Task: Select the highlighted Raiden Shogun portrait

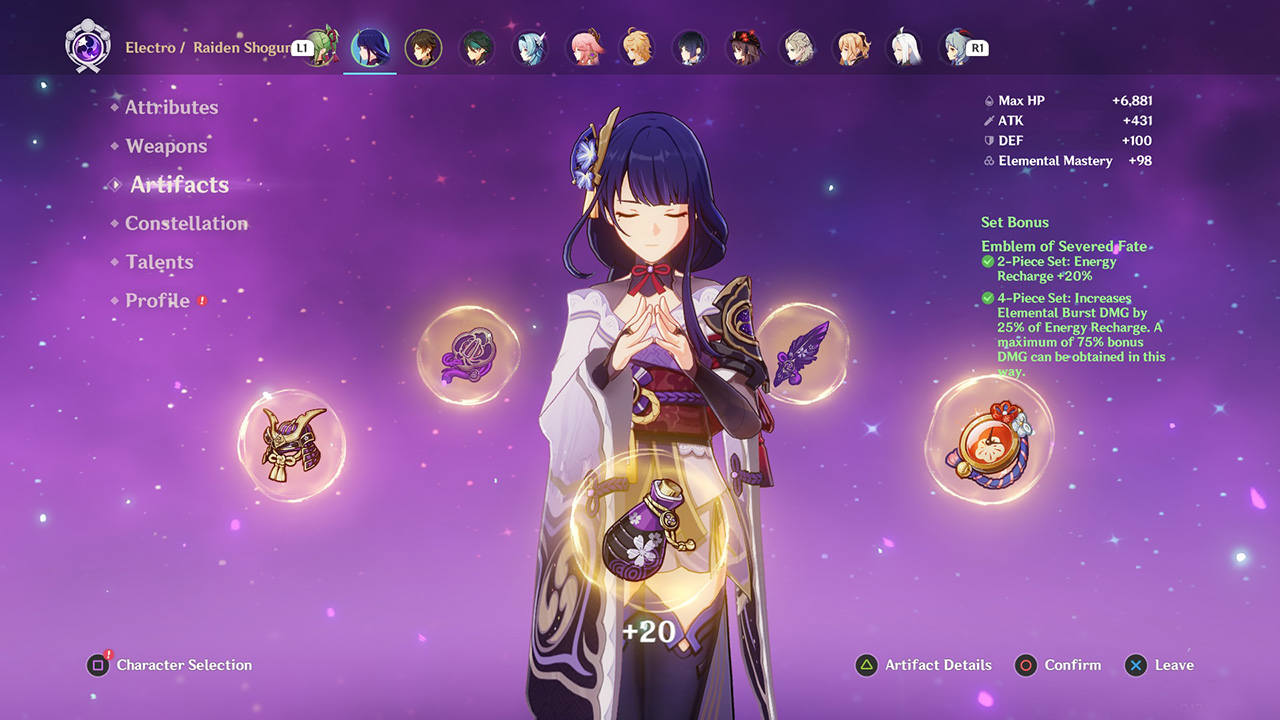Action: coord(370,48)
